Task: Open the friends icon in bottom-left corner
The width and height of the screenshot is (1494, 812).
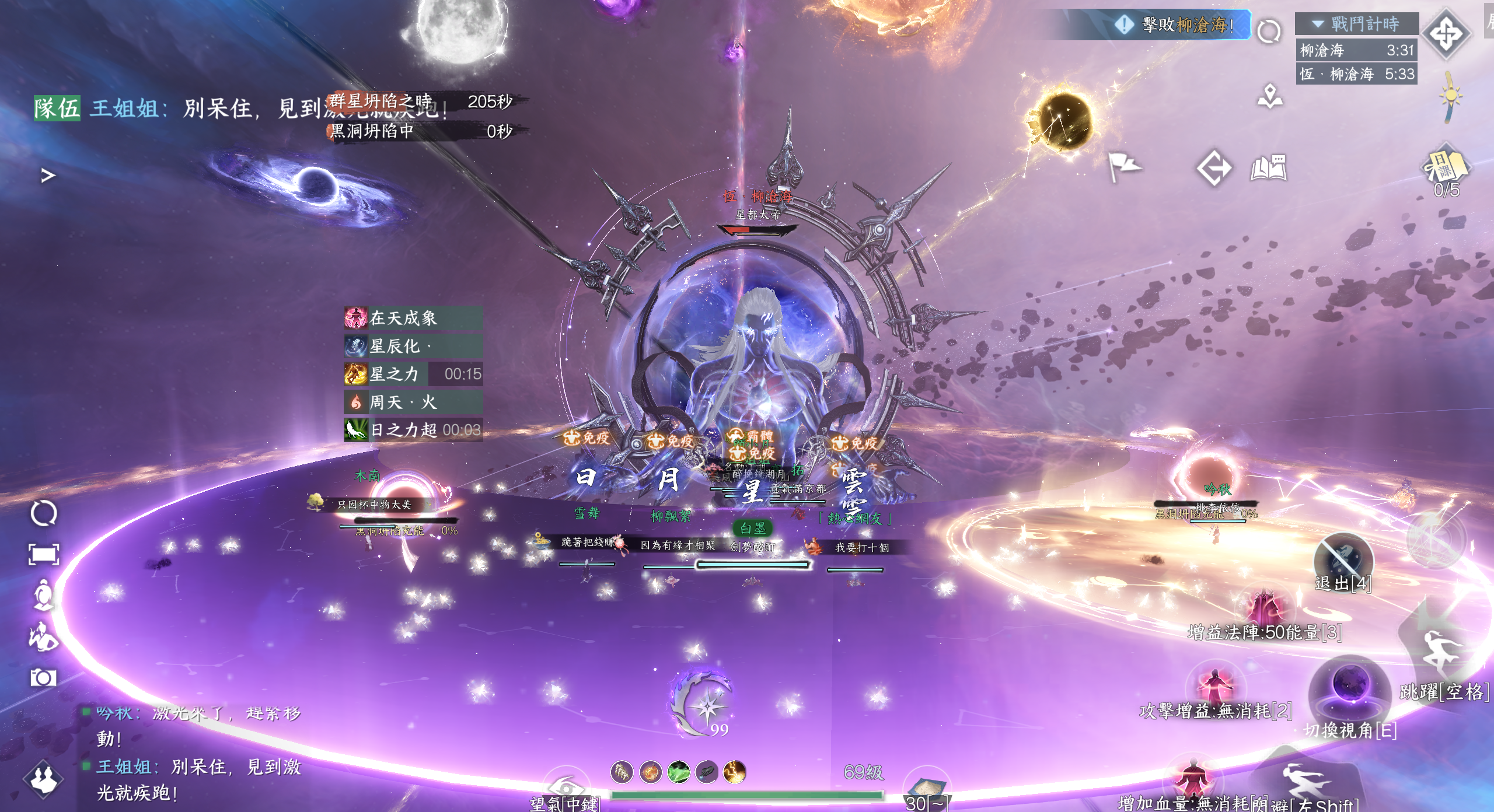Action: pos(43,779)
